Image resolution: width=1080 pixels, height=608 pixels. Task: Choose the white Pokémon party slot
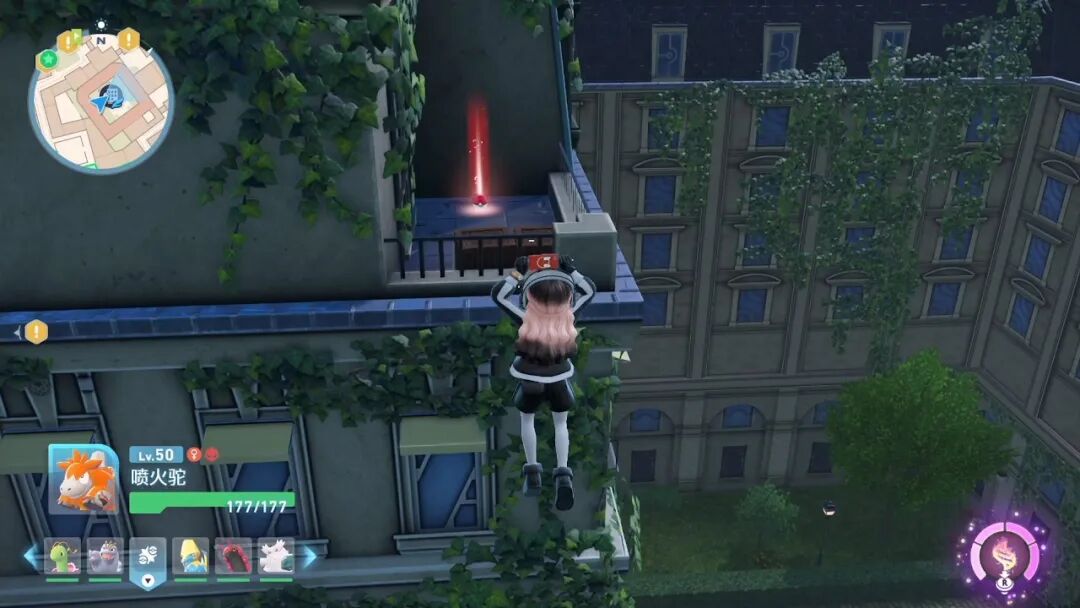(276, 556)
